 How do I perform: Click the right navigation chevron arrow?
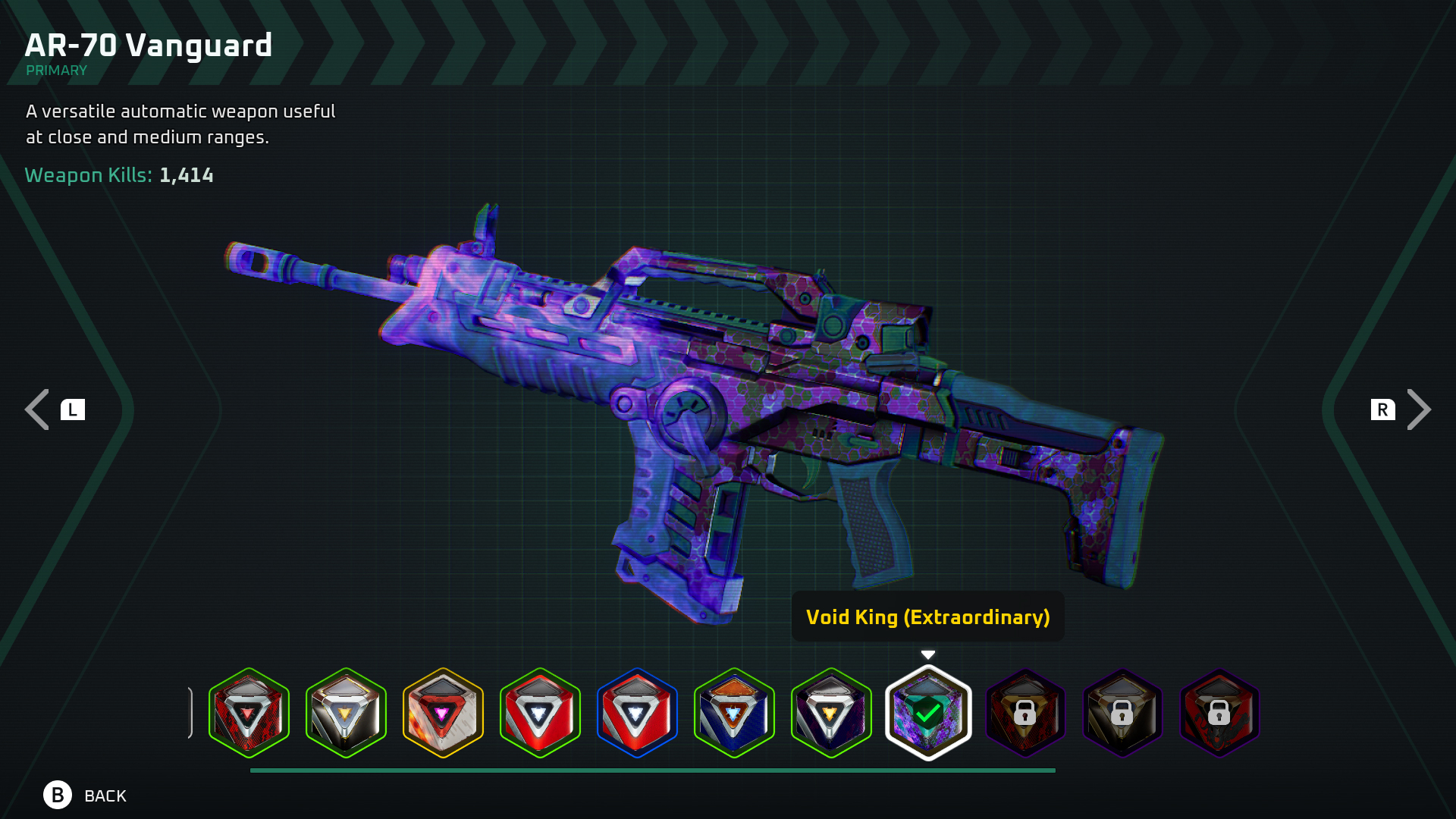tap(1421, 409)
